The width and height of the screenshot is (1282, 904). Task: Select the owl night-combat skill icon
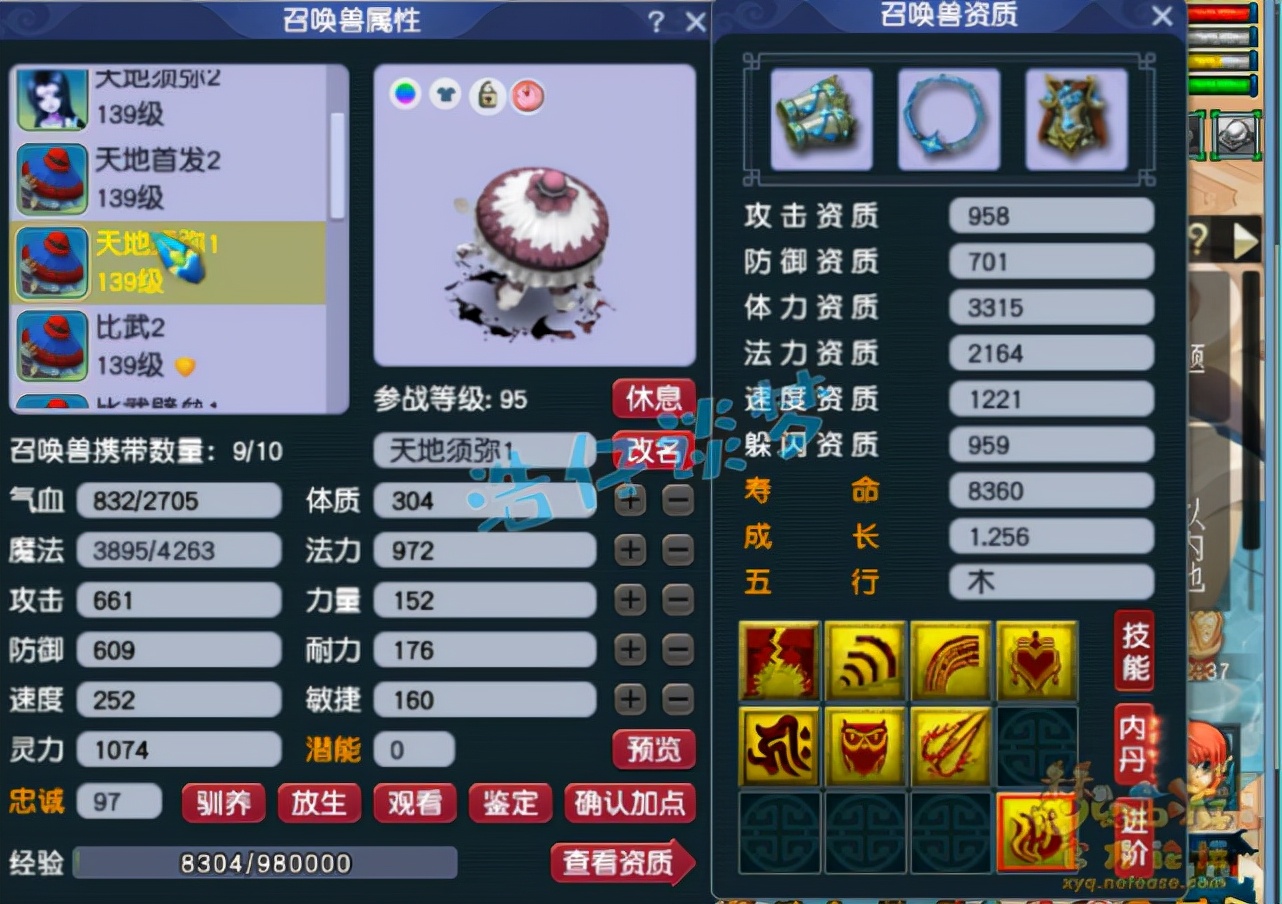click(864, 746)
